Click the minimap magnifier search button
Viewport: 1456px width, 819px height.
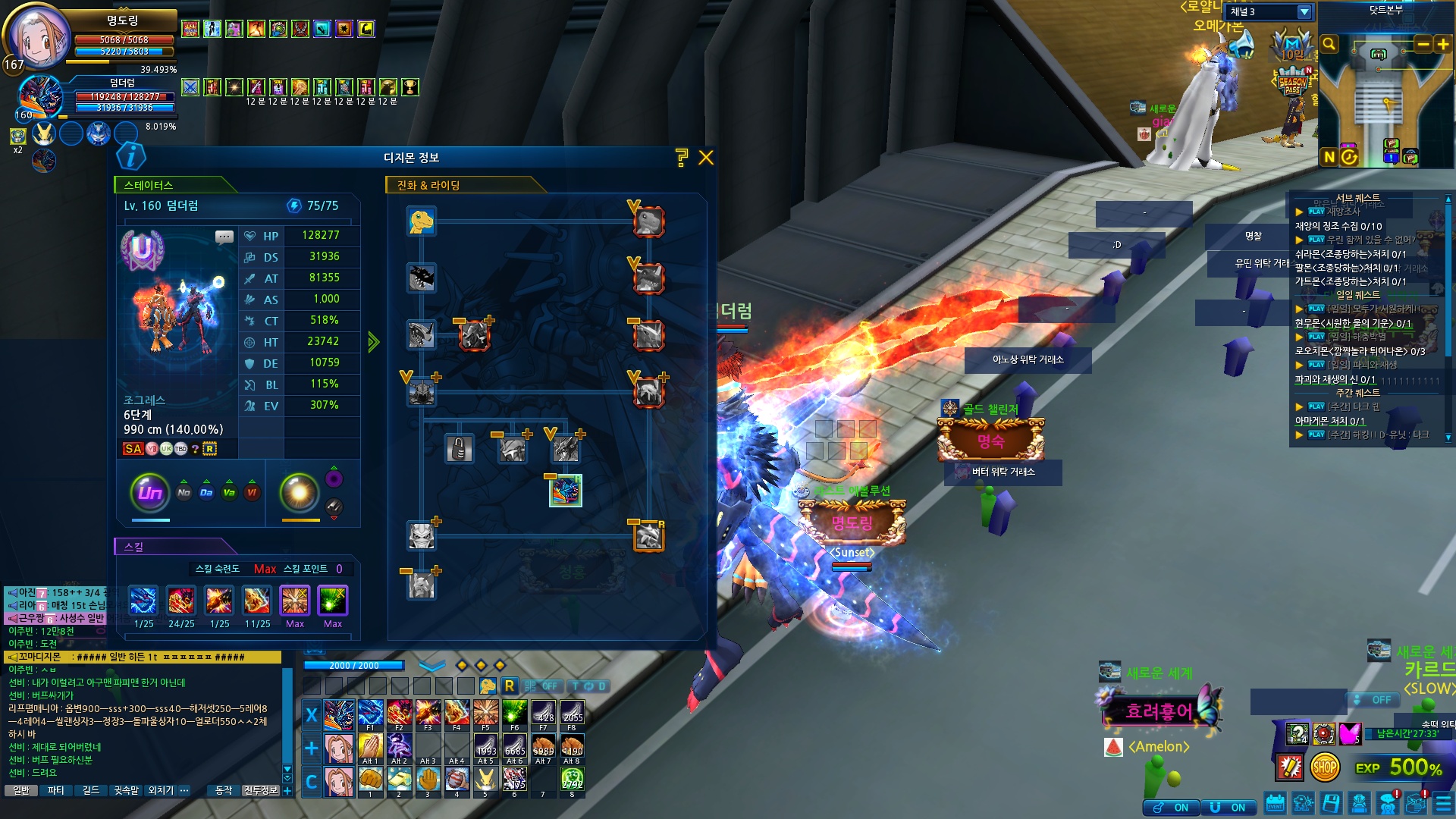click(x=1329, y=45)
